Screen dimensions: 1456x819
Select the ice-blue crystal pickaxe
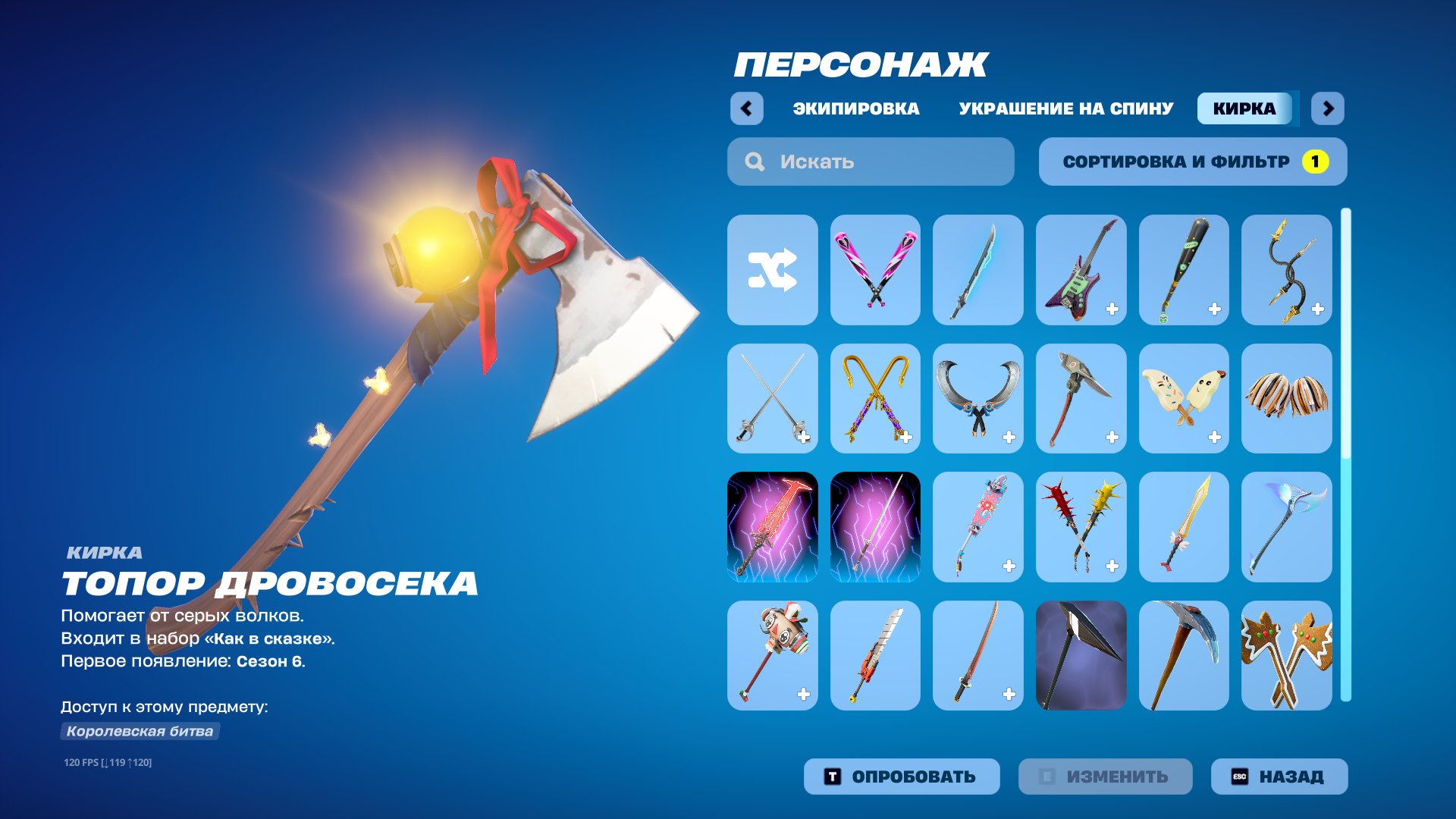click(x=1287, y=526)
